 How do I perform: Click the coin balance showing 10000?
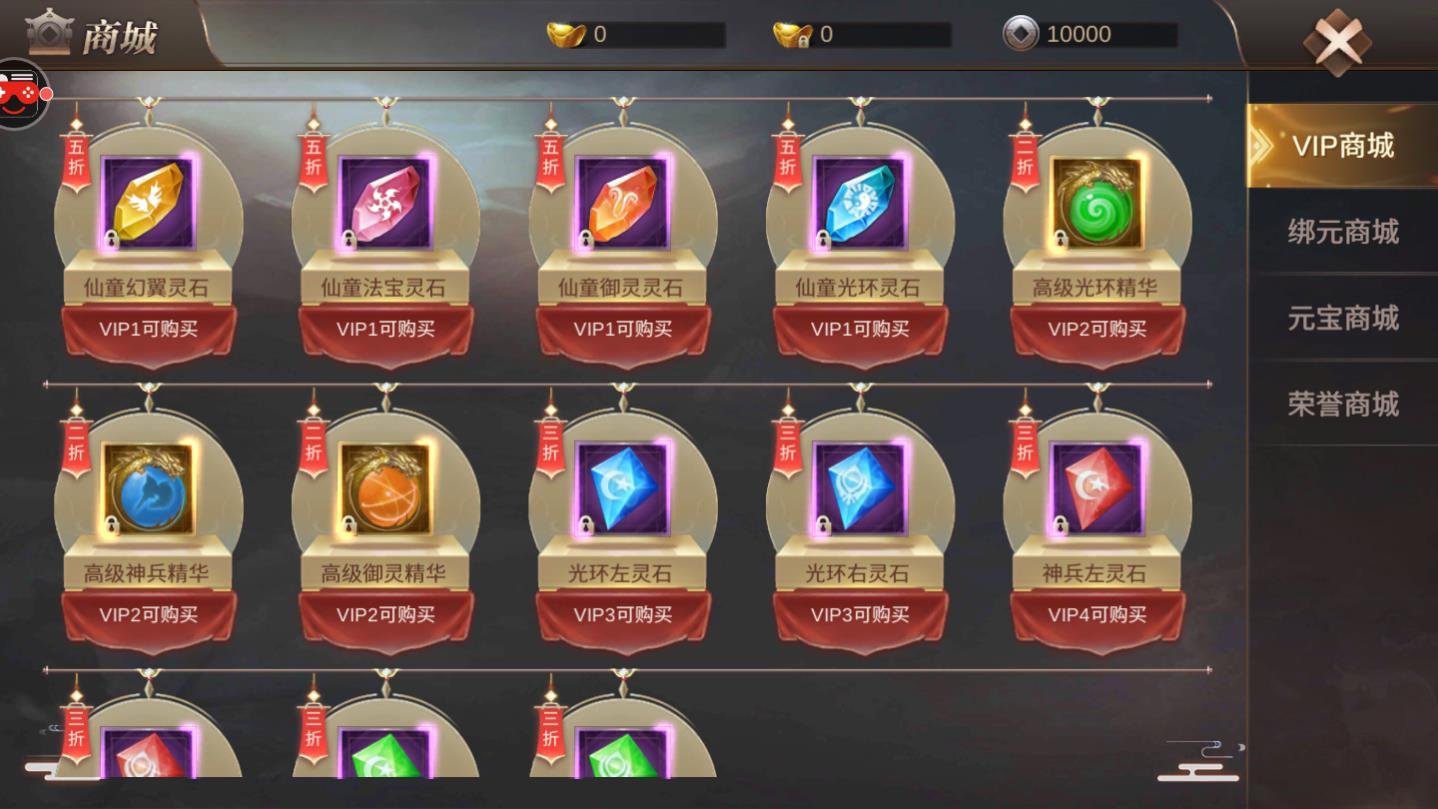tap(1090, 33)
